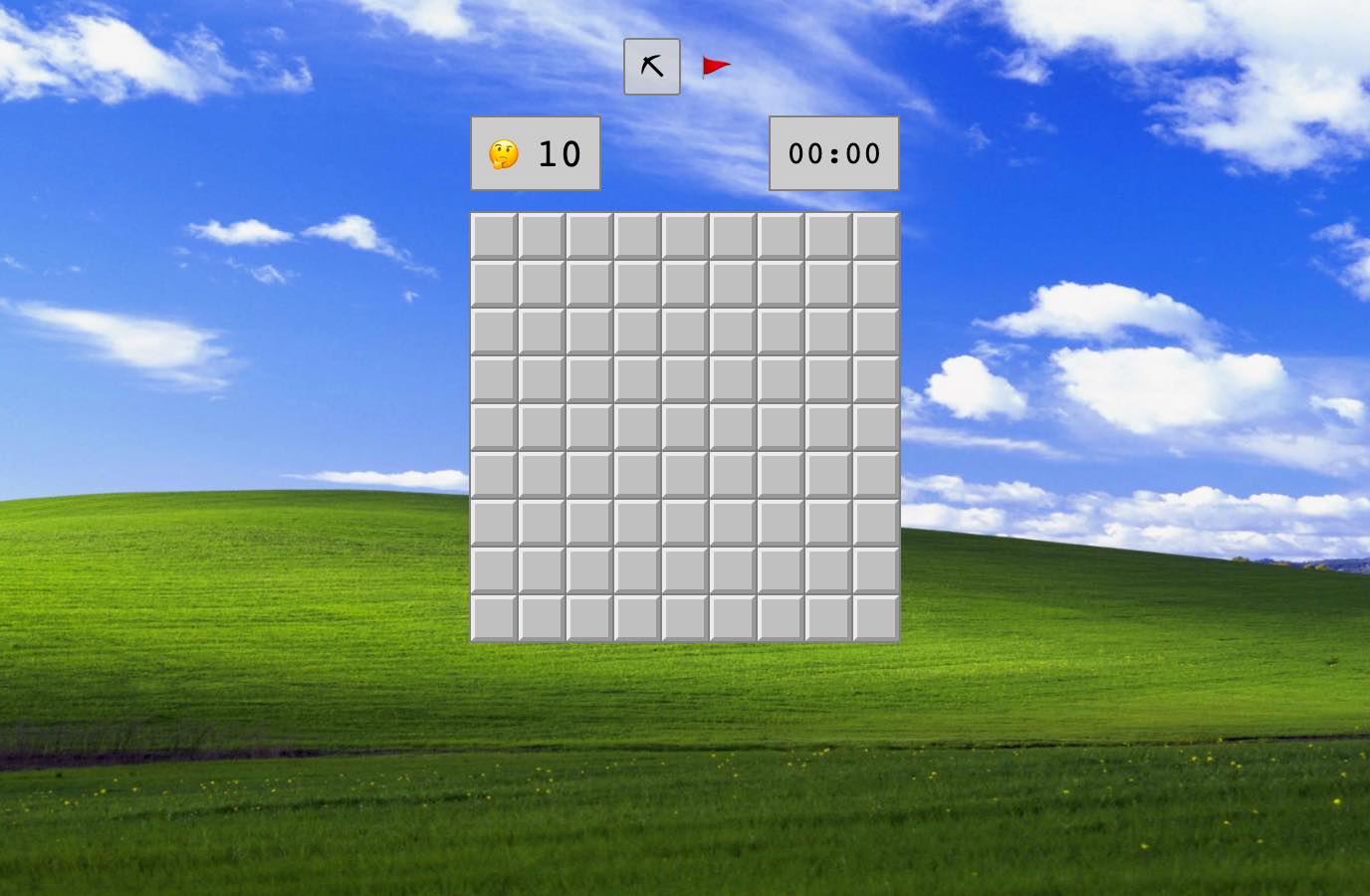Viewport: 1370px width, 896px height.
Task: Reveal a cell directly below the mine counter
Action: tap(542, 236)
